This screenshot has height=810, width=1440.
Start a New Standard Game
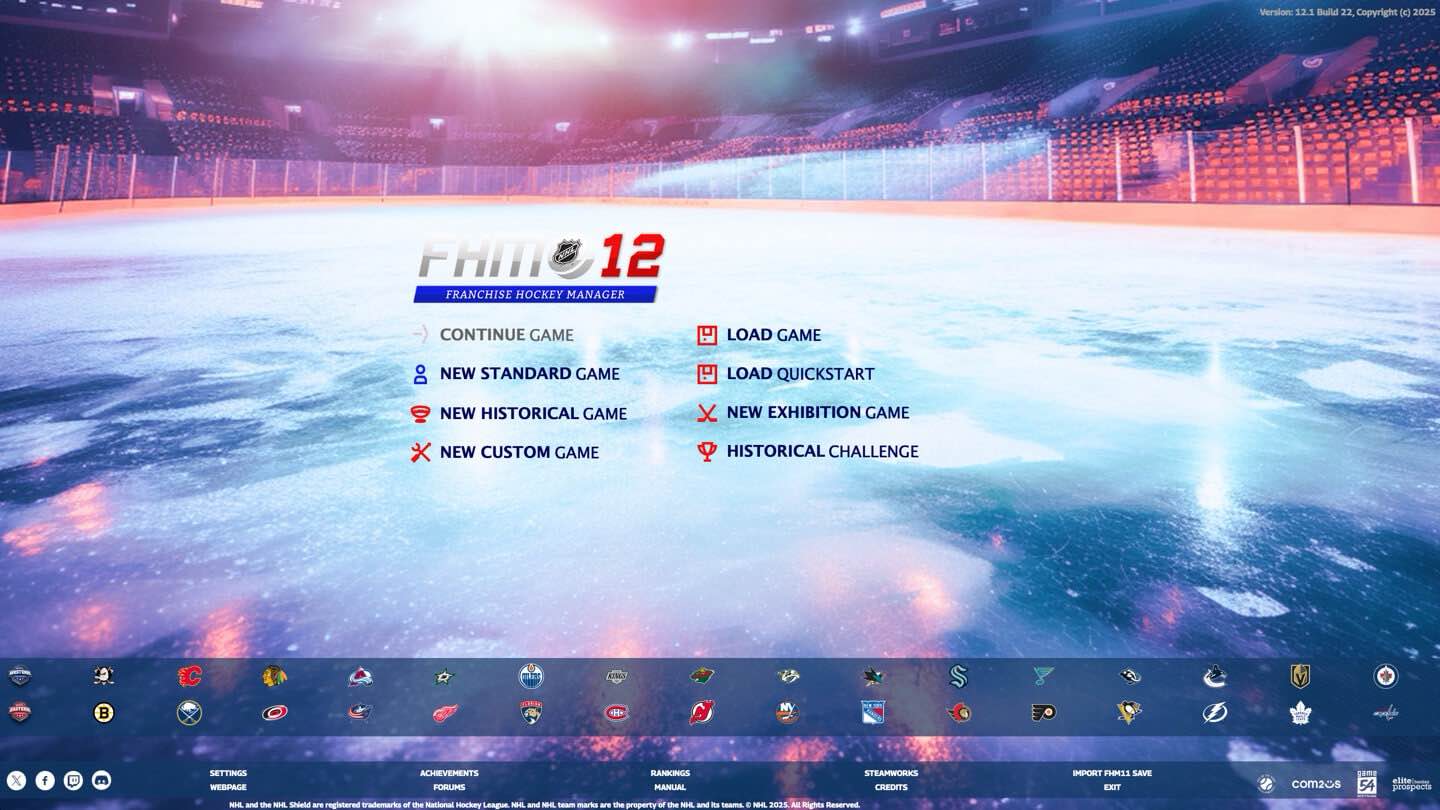point(528,374)
